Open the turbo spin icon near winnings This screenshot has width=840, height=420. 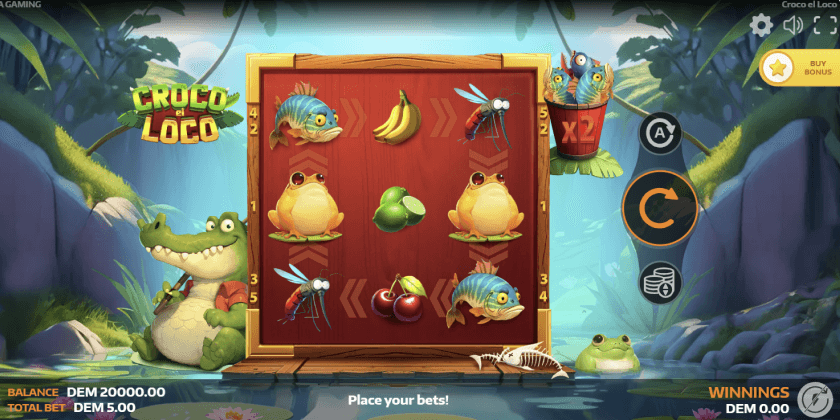click(807, 397)
